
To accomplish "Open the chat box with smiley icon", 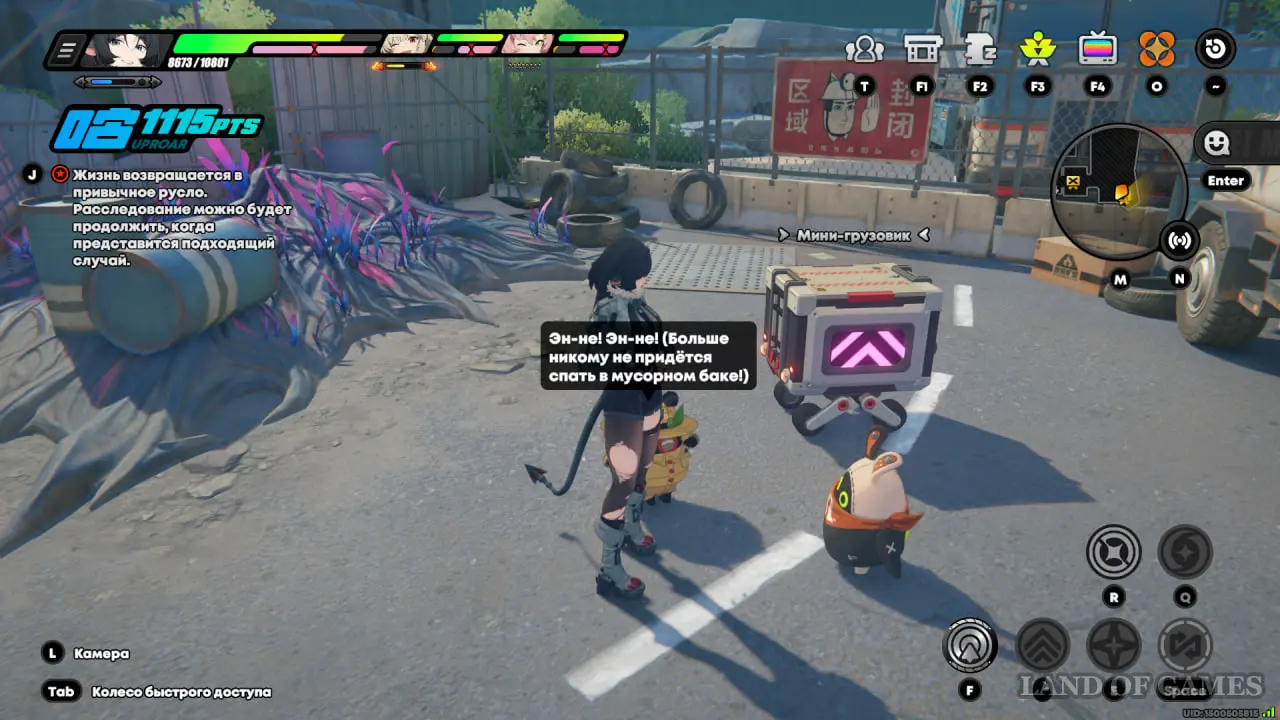I will tap(1217, 144).
